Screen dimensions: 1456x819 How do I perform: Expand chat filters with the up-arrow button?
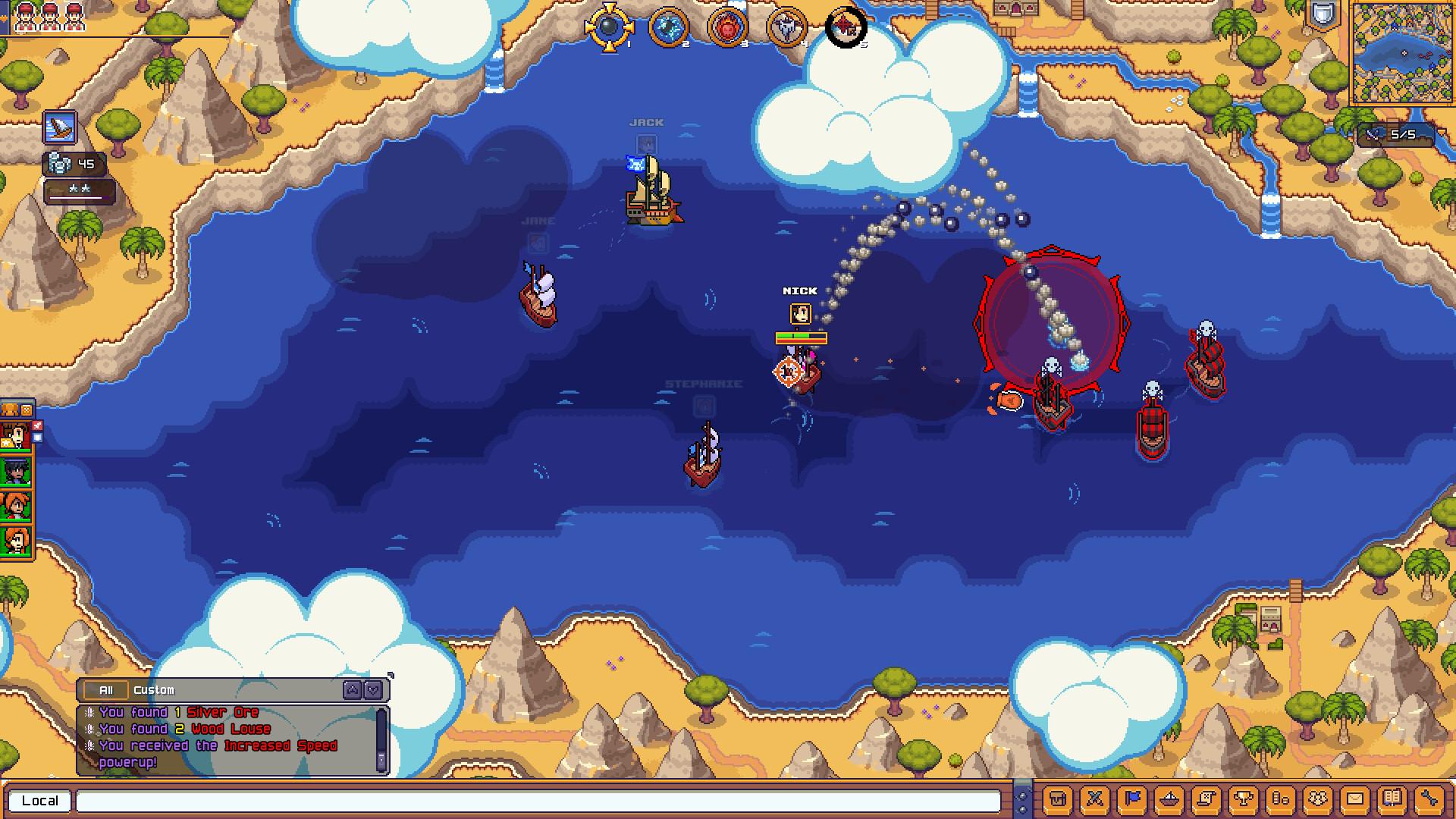(x=351, y=690)
